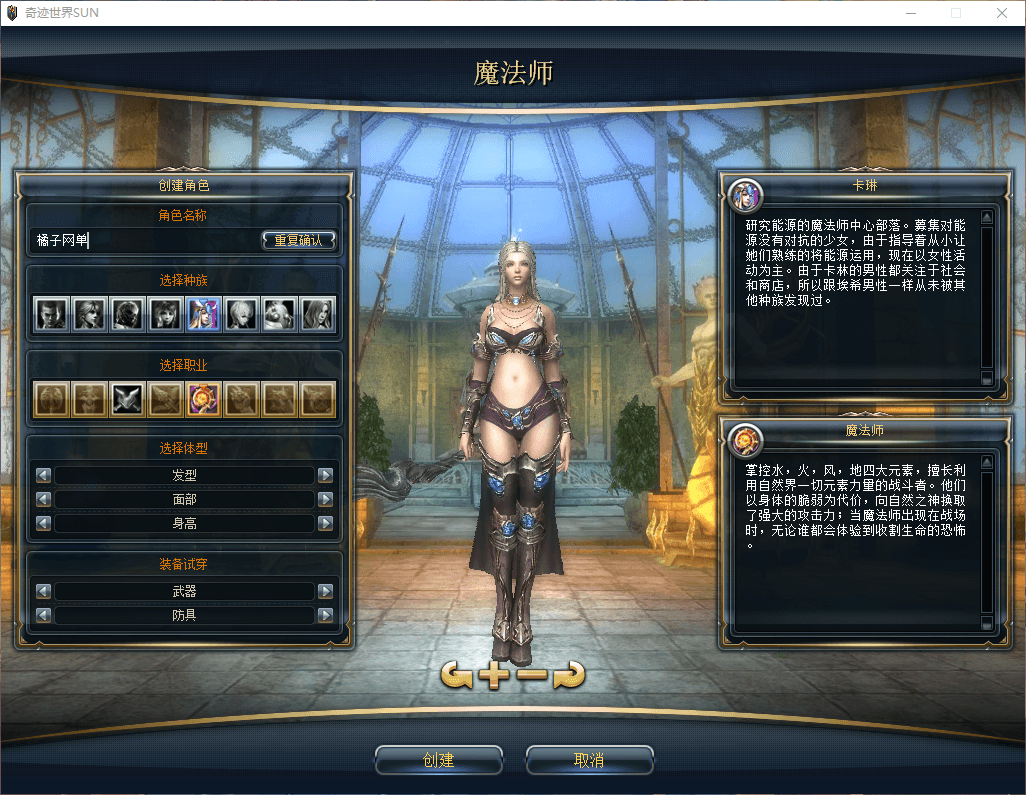Zoom in with the golden plus button

[x=494, y=675]
